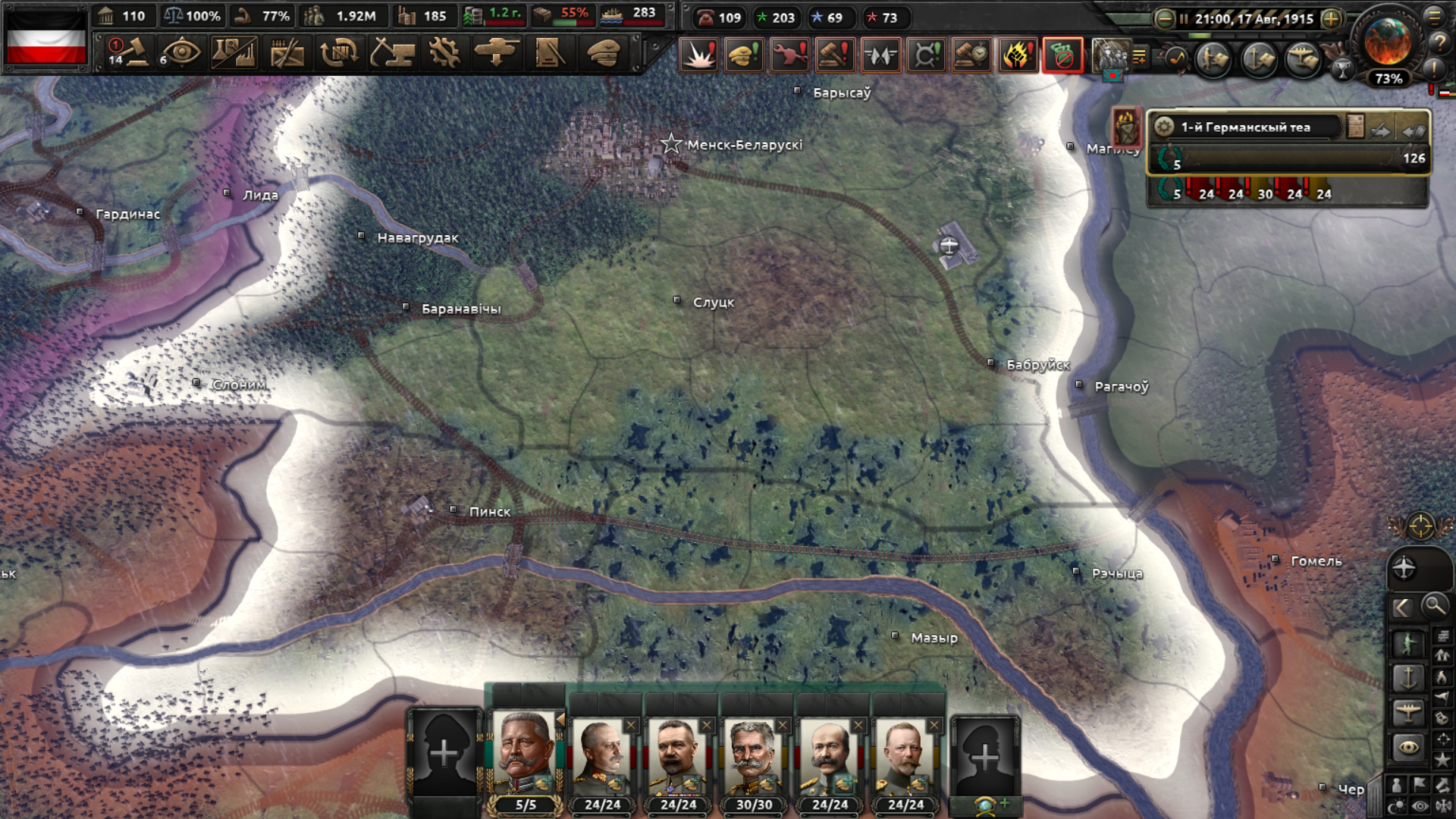Viewport: 1456px width, 819px height.
Task: Open the decisions gavel menu
Action: (130, 53)
